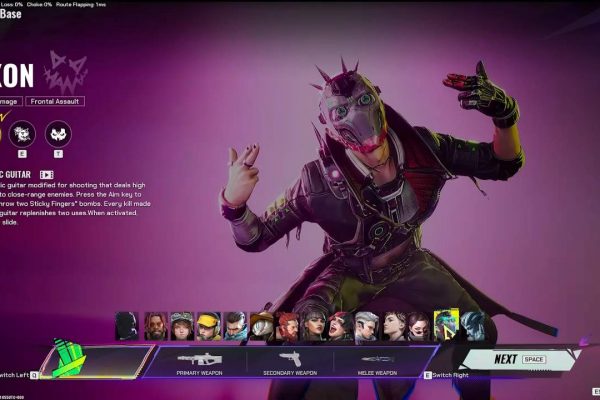Click the NEXT button
The height and width of the screenshot is (400, 600).
pos(516,359)
